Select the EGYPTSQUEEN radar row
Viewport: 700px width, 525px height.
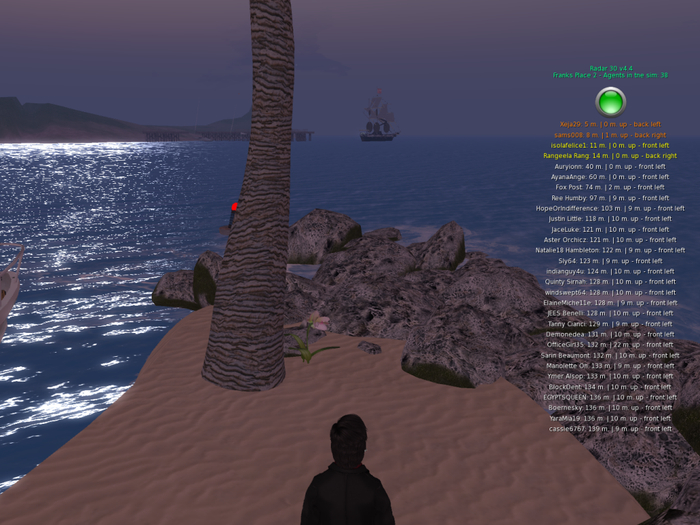(x=610, y=397)
